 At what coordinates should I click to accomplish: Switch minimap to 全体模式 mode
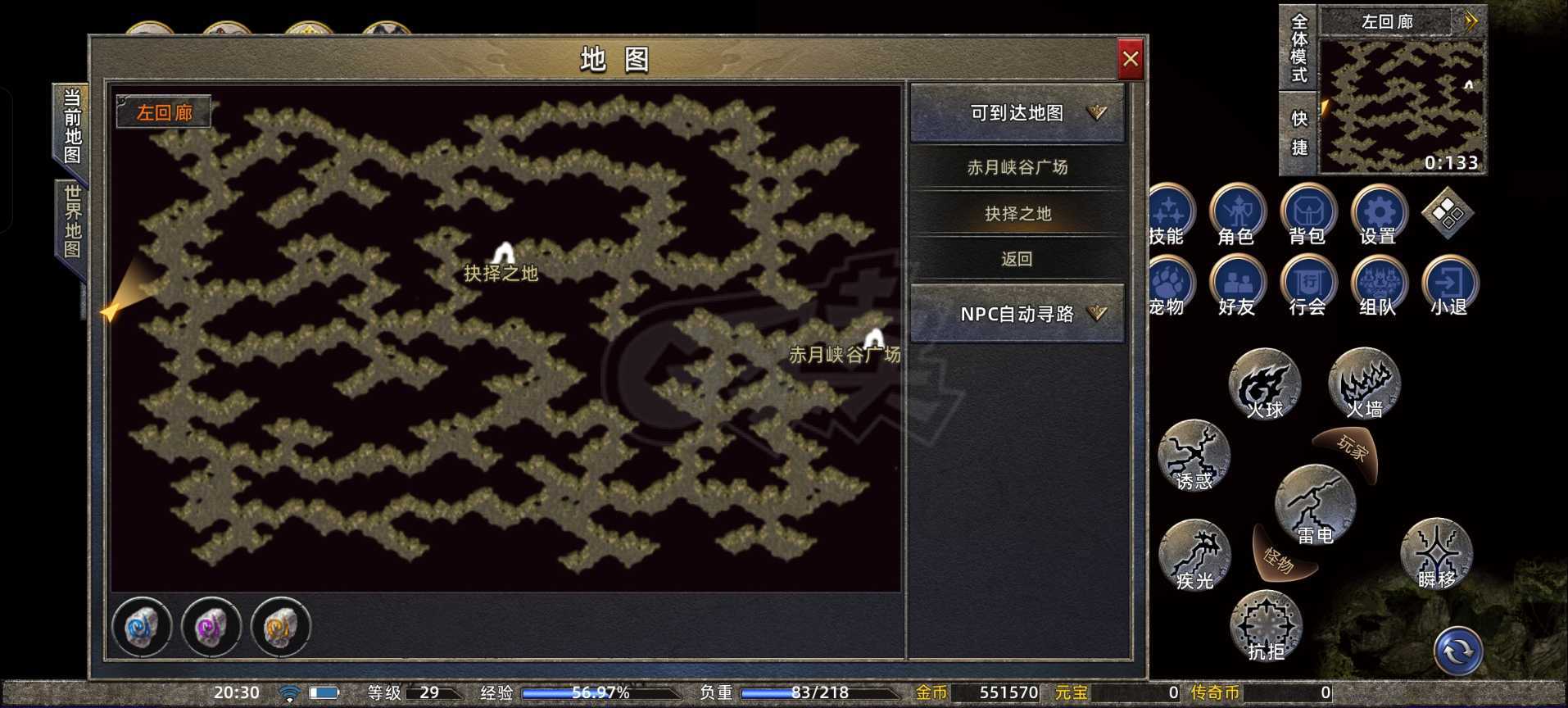pos(1301,51)
